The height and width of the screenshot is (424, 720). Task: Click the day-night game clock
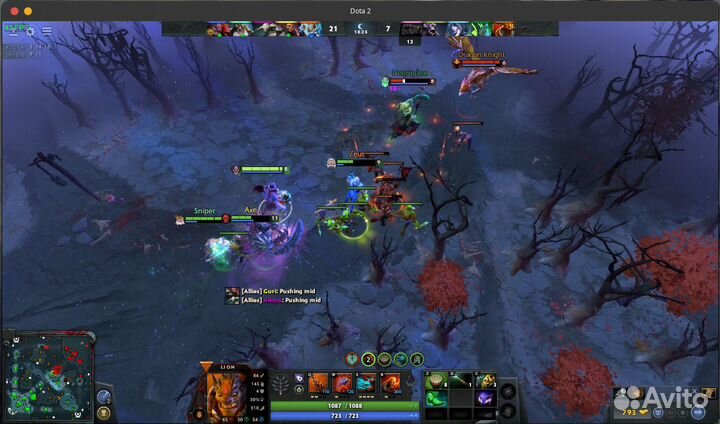click(362, 30)
